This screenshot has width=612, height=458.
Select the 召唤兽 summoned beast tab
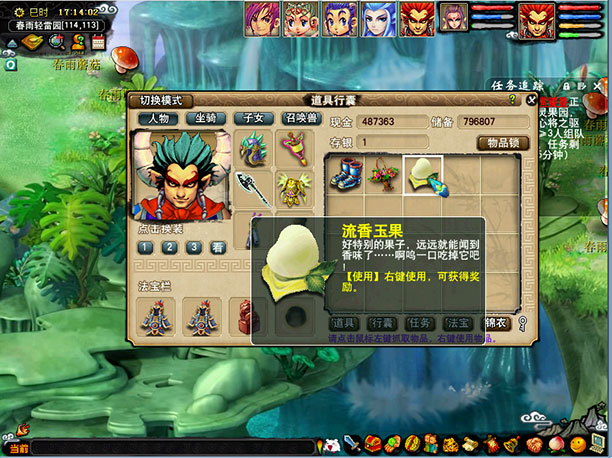click(x=301, y=118)
